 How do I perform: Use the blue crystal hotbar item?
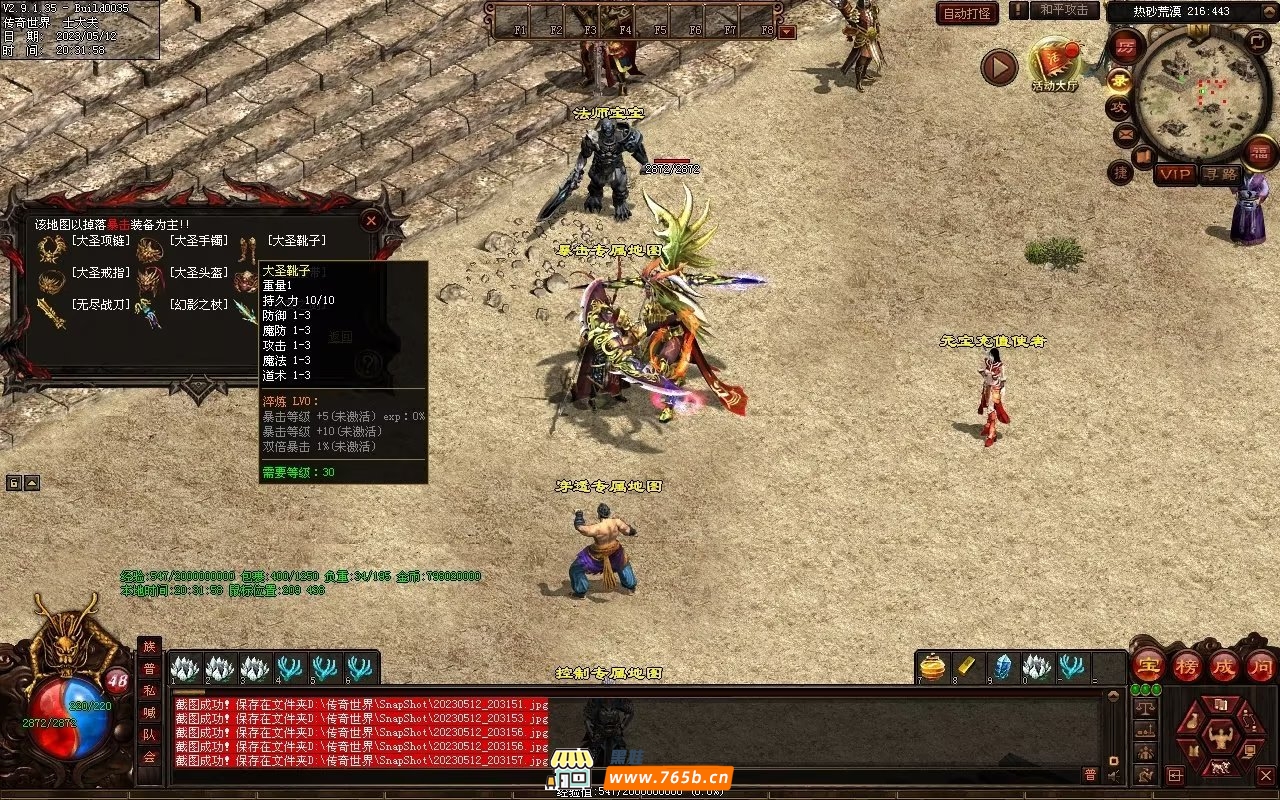point(1002,666)
